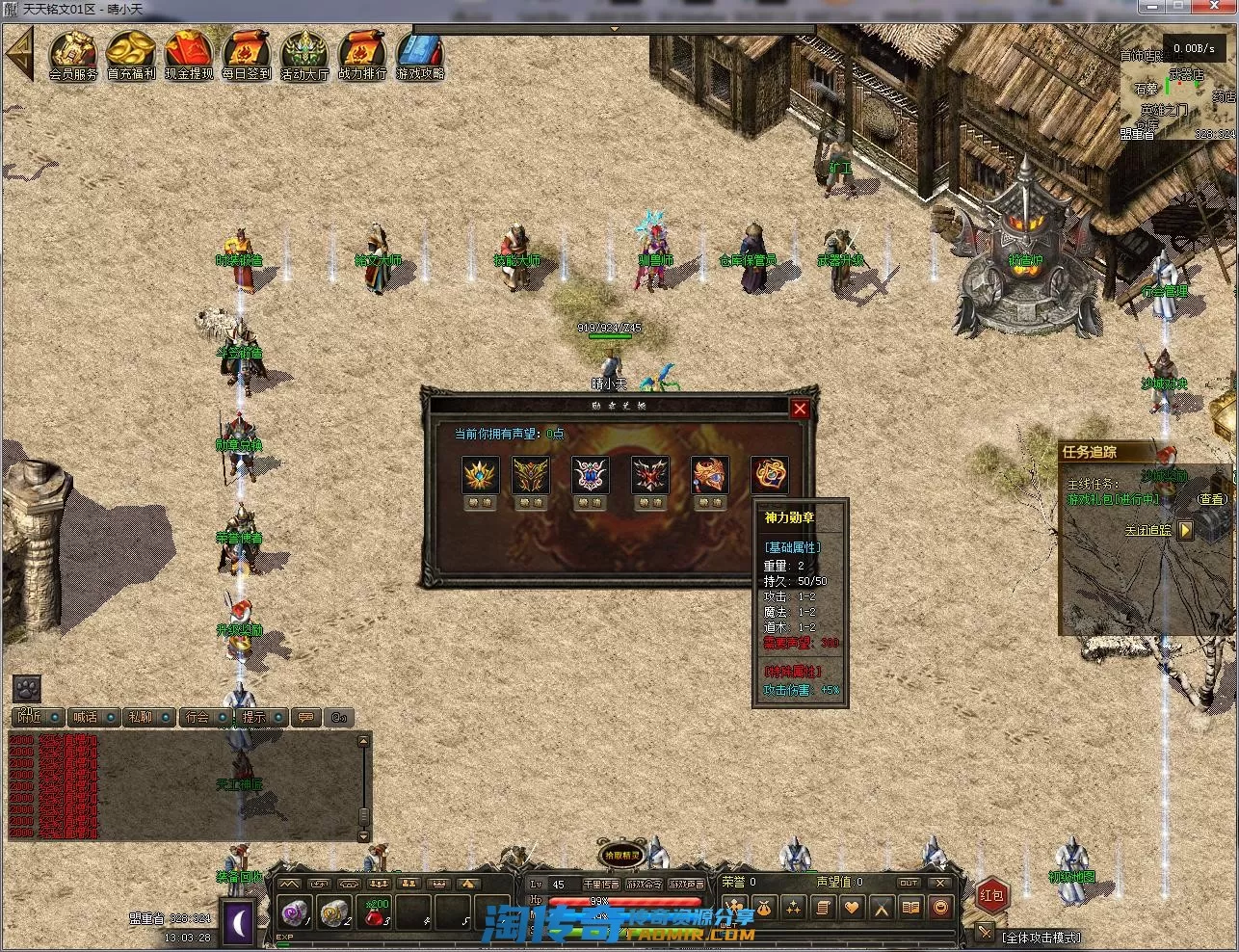Select the 神力勋章 medal icon
Screen dimensions: 1239x952
click(769, 475)
